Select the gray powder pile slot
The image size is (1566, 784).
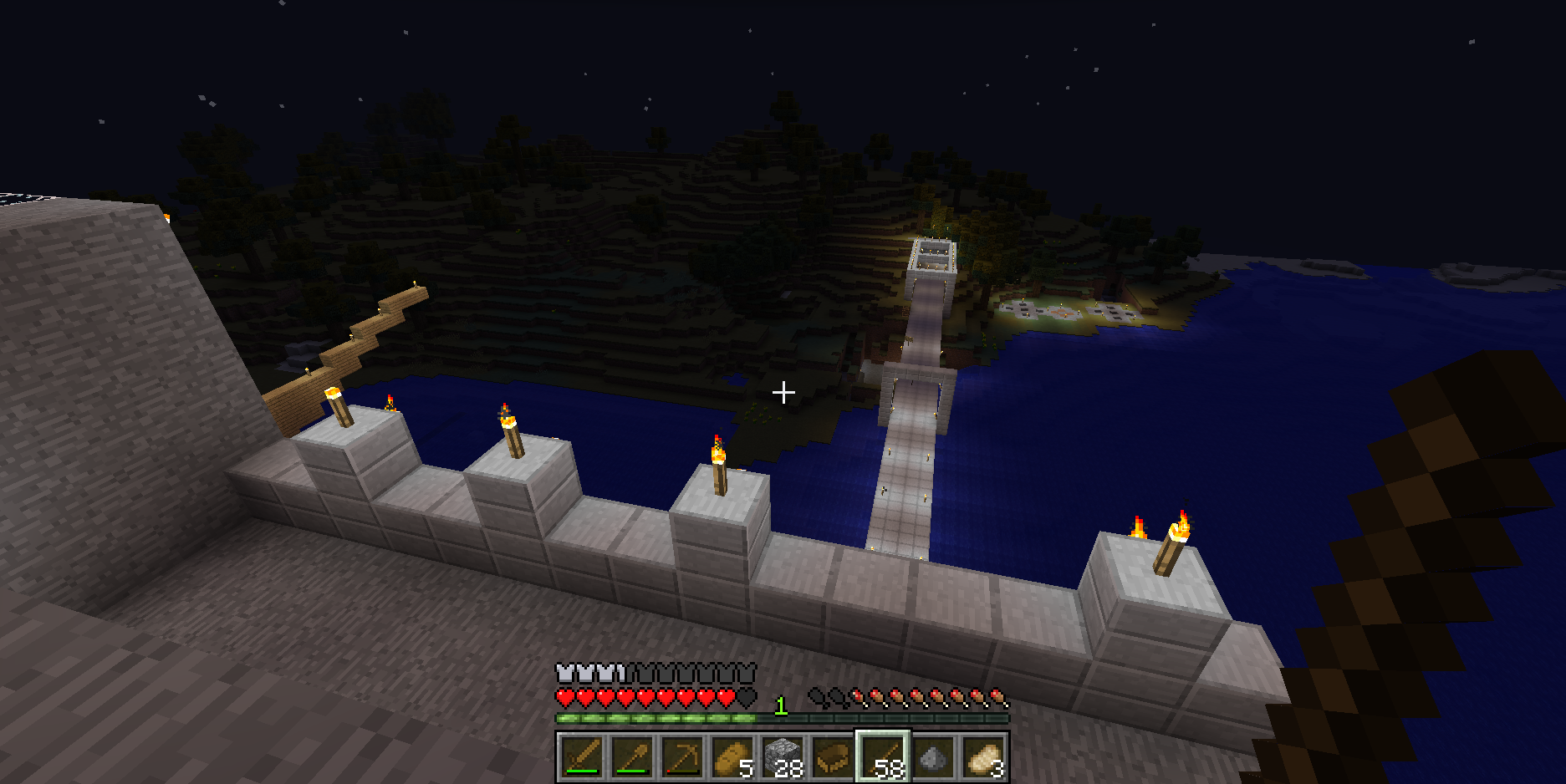pos(933,757)
